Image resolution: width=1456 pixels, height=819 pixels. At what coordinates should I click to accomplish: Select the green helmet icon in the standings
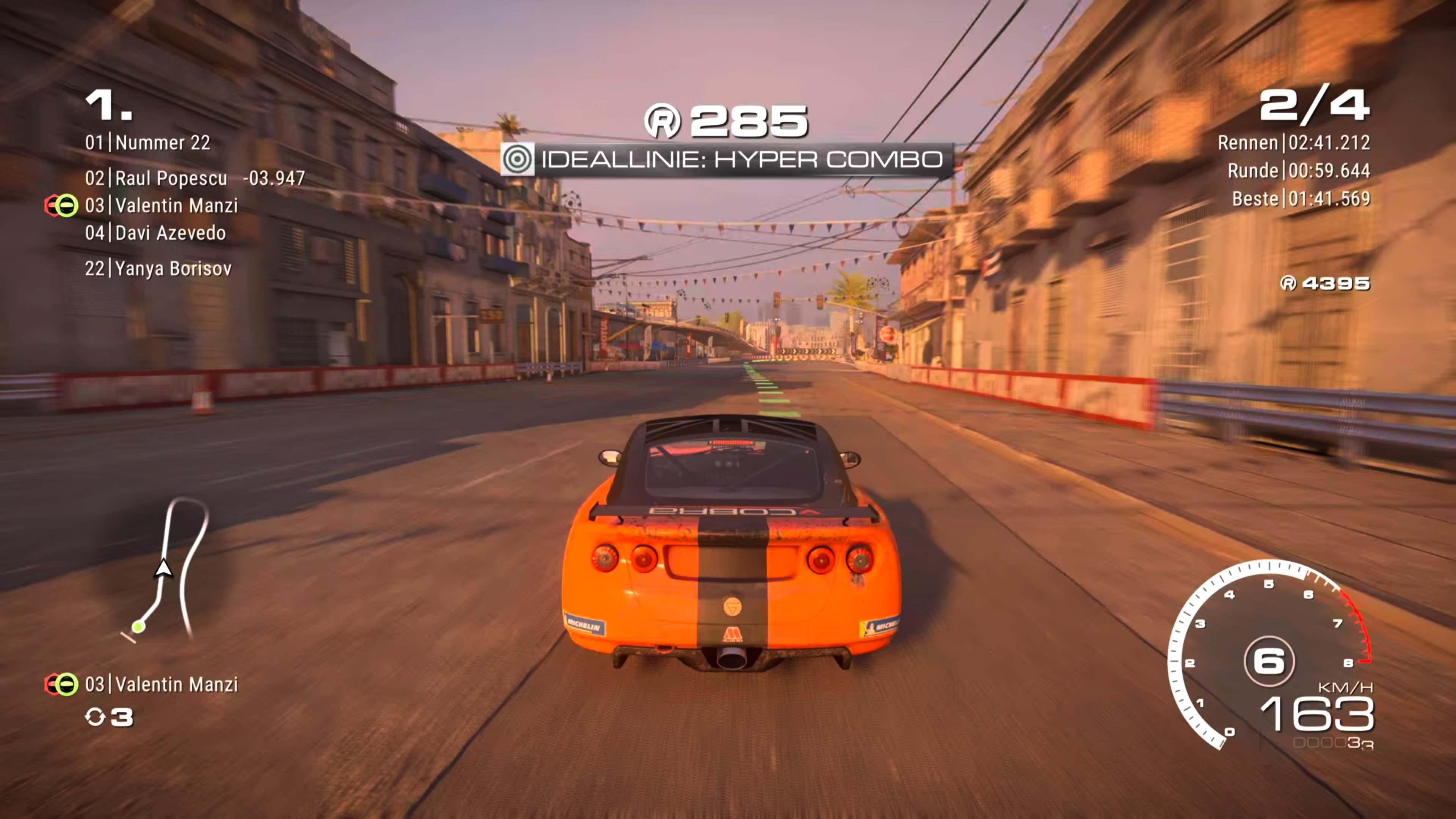[x=66, y=205]
